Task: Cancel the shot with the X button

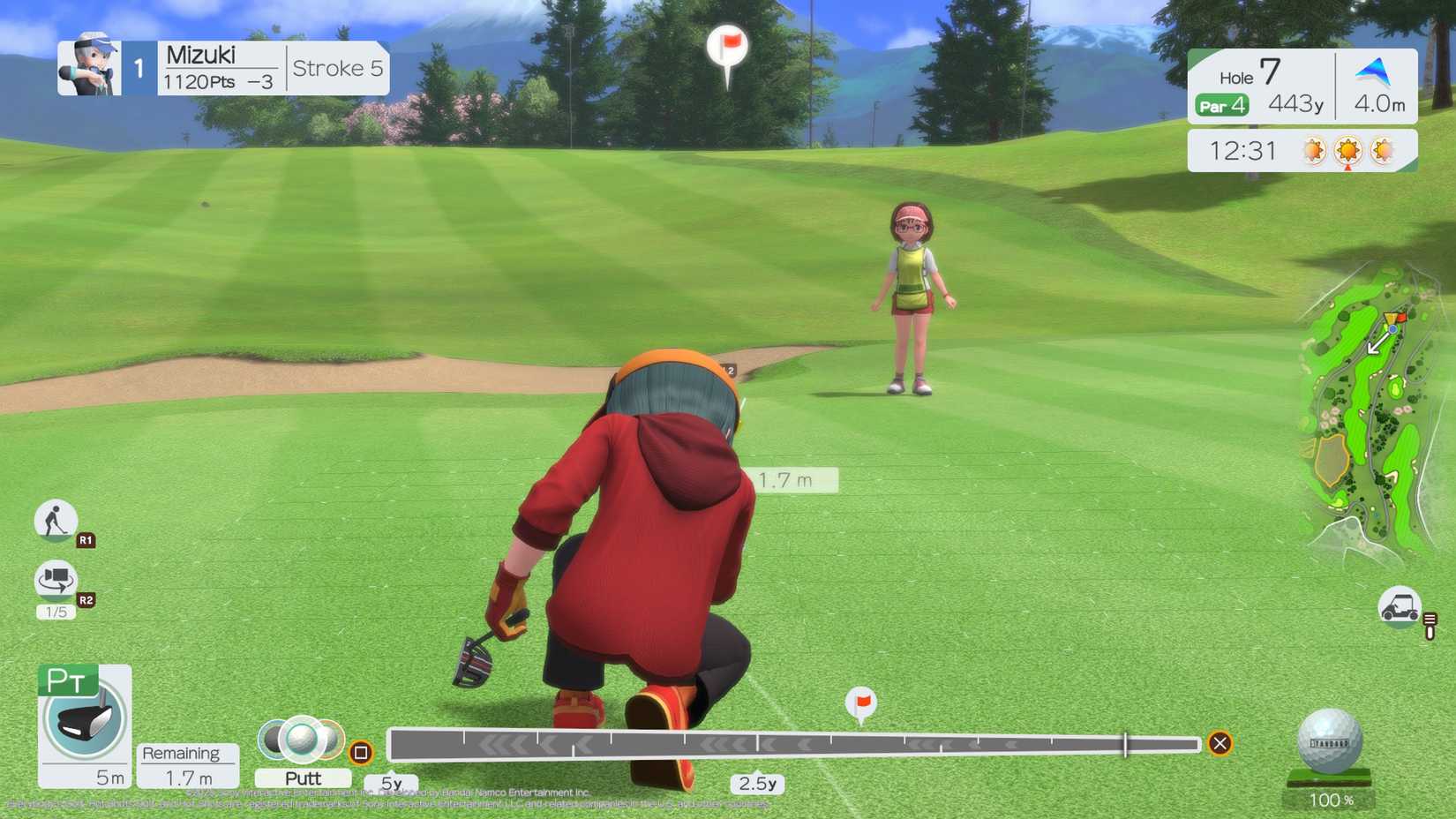Action: (1220, 743)
